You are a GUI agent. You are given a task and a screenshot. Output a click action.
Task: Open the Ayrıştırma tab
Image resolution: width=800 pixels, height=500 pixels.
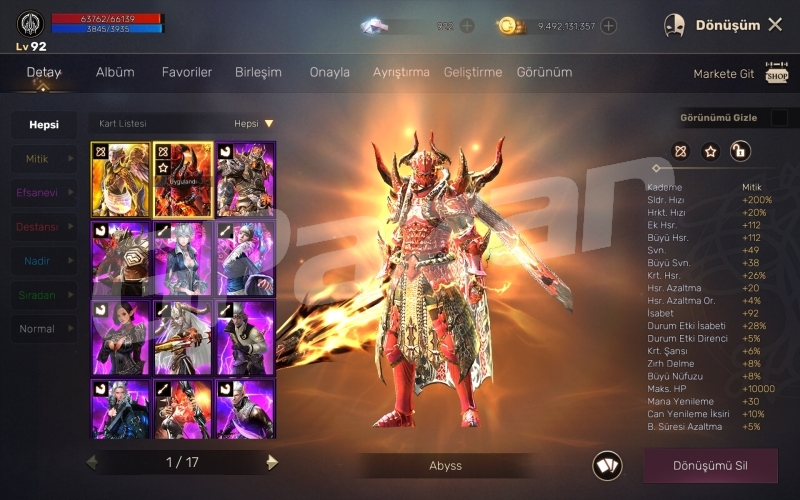[x=401, y=73]
